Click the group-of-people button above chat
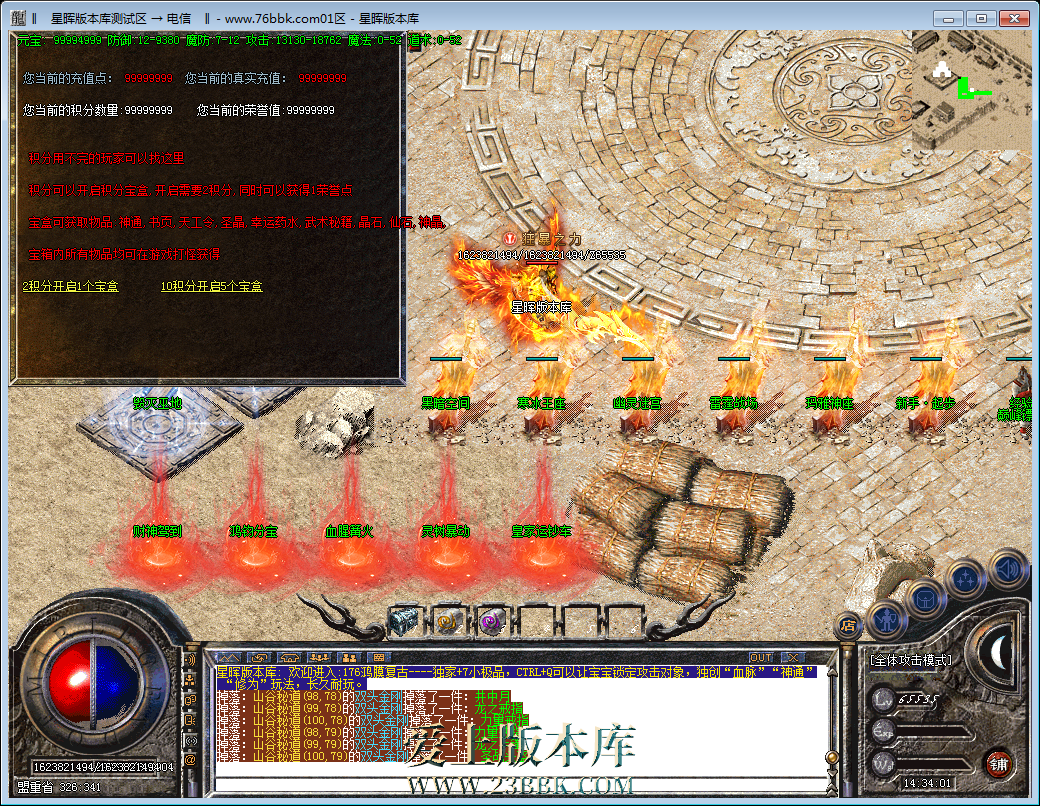This screenshot has width=1040, height=806. point(320,657)
